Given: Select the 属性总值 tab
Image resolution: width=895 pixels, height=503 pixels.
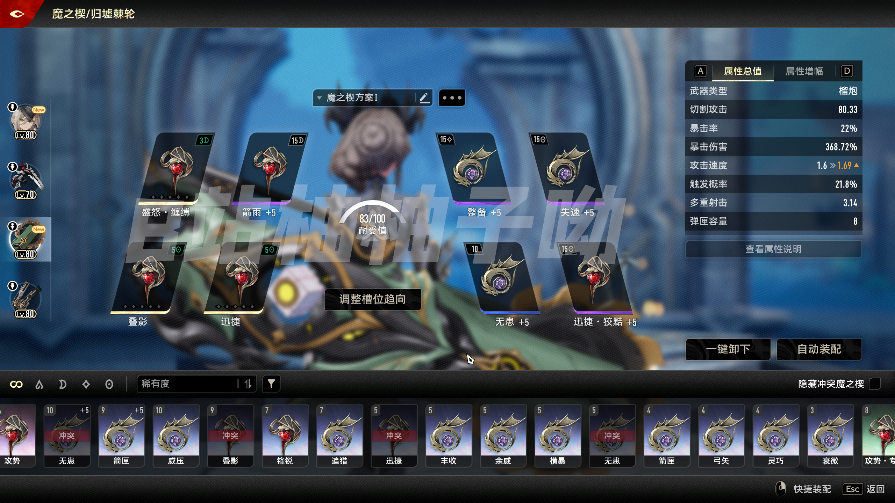Looking at the screenshot, I should [742, 71].
